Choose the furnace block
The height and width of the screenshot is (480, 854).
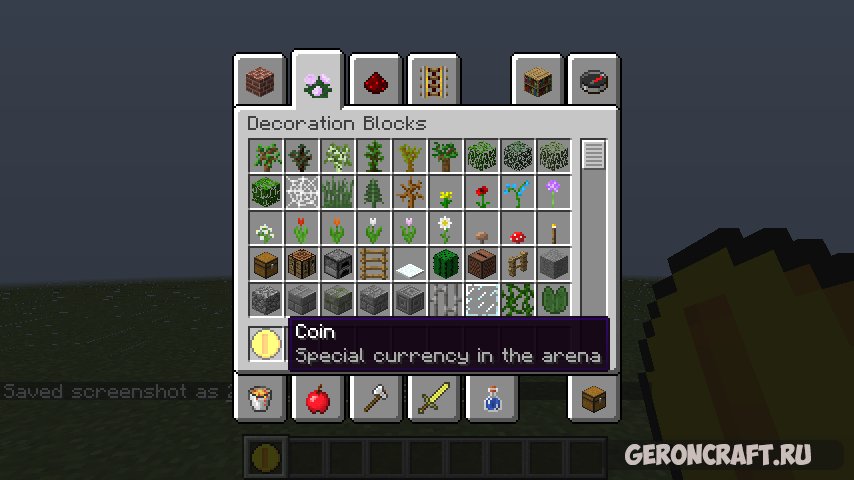tap(337, 265)
